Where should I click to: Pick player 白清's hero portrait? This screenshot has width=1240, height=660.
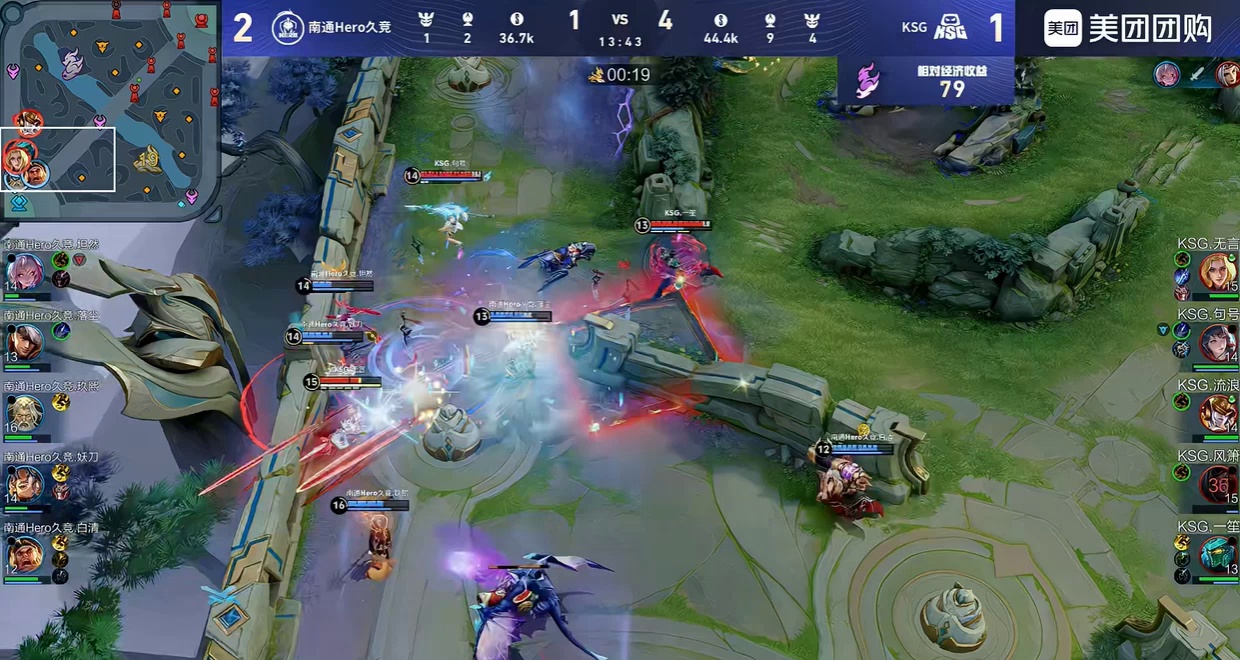[24, 554]
